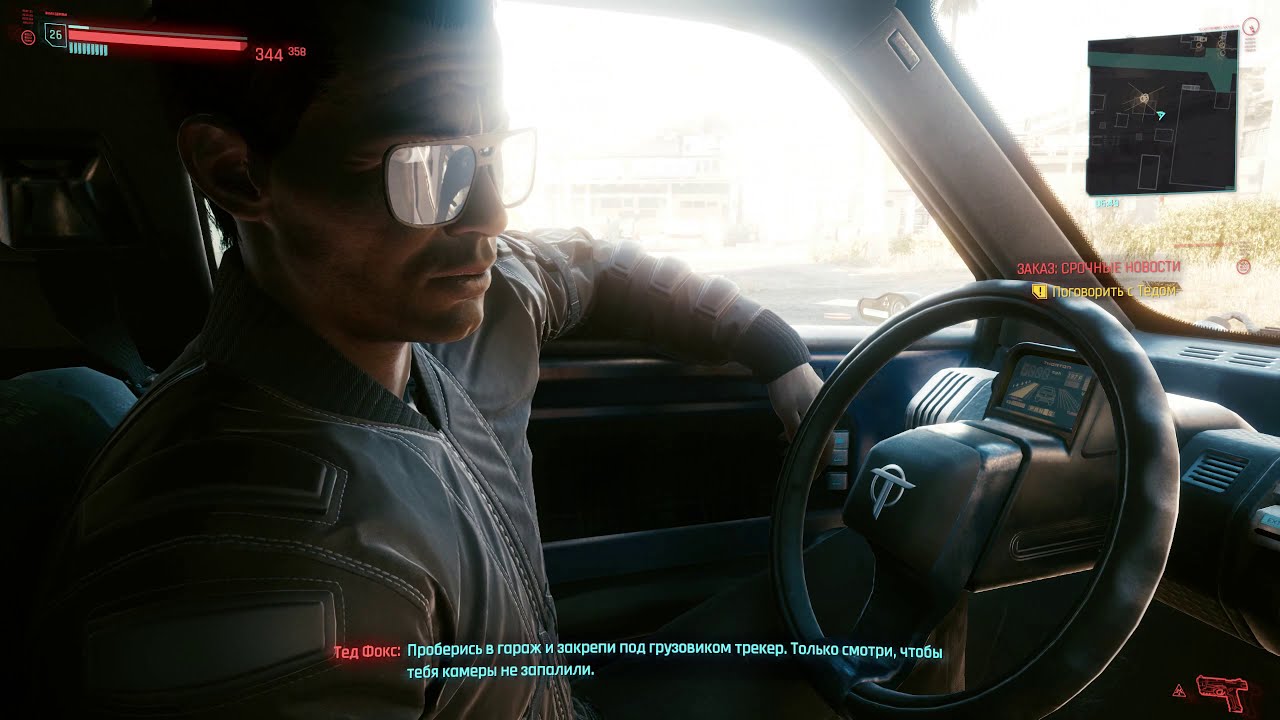The width and height of the screenshot is (1280, 720).
Task: Select the 'Заказ: Срочные новости' quest tracker
Action: [1098, 268]
